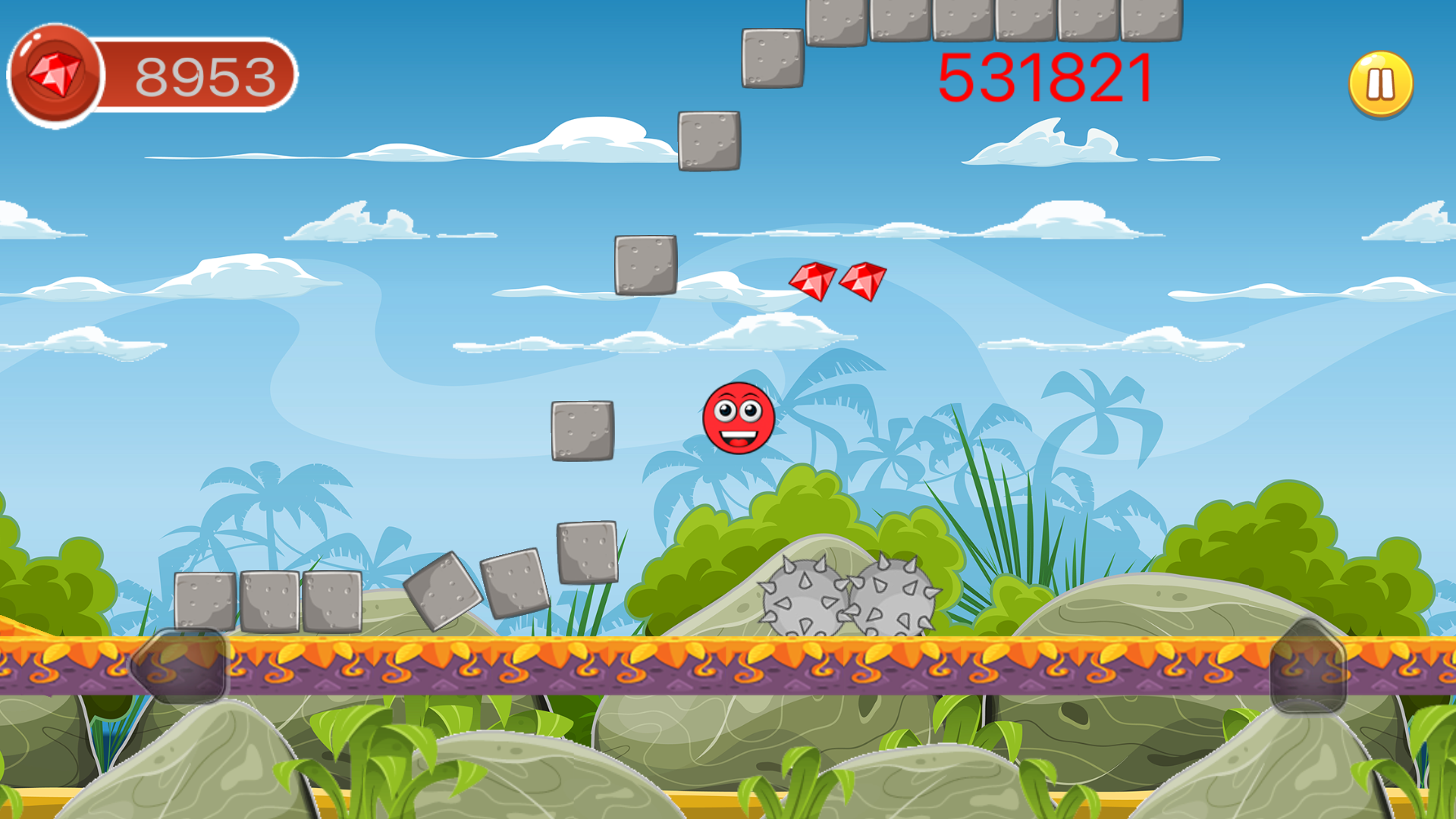Collect the right red gem

864,281
